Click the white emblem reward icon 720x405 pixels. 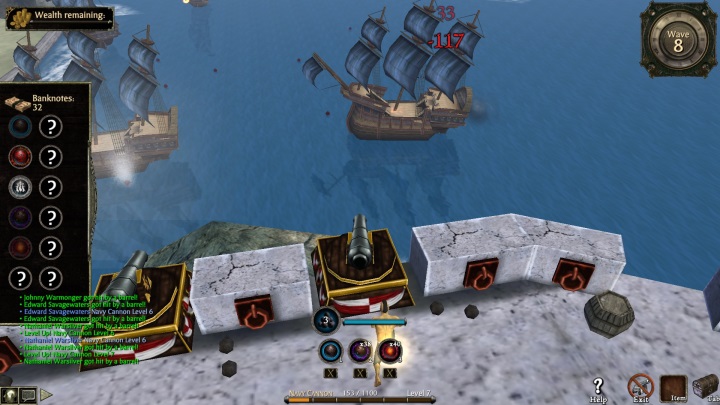20,187
